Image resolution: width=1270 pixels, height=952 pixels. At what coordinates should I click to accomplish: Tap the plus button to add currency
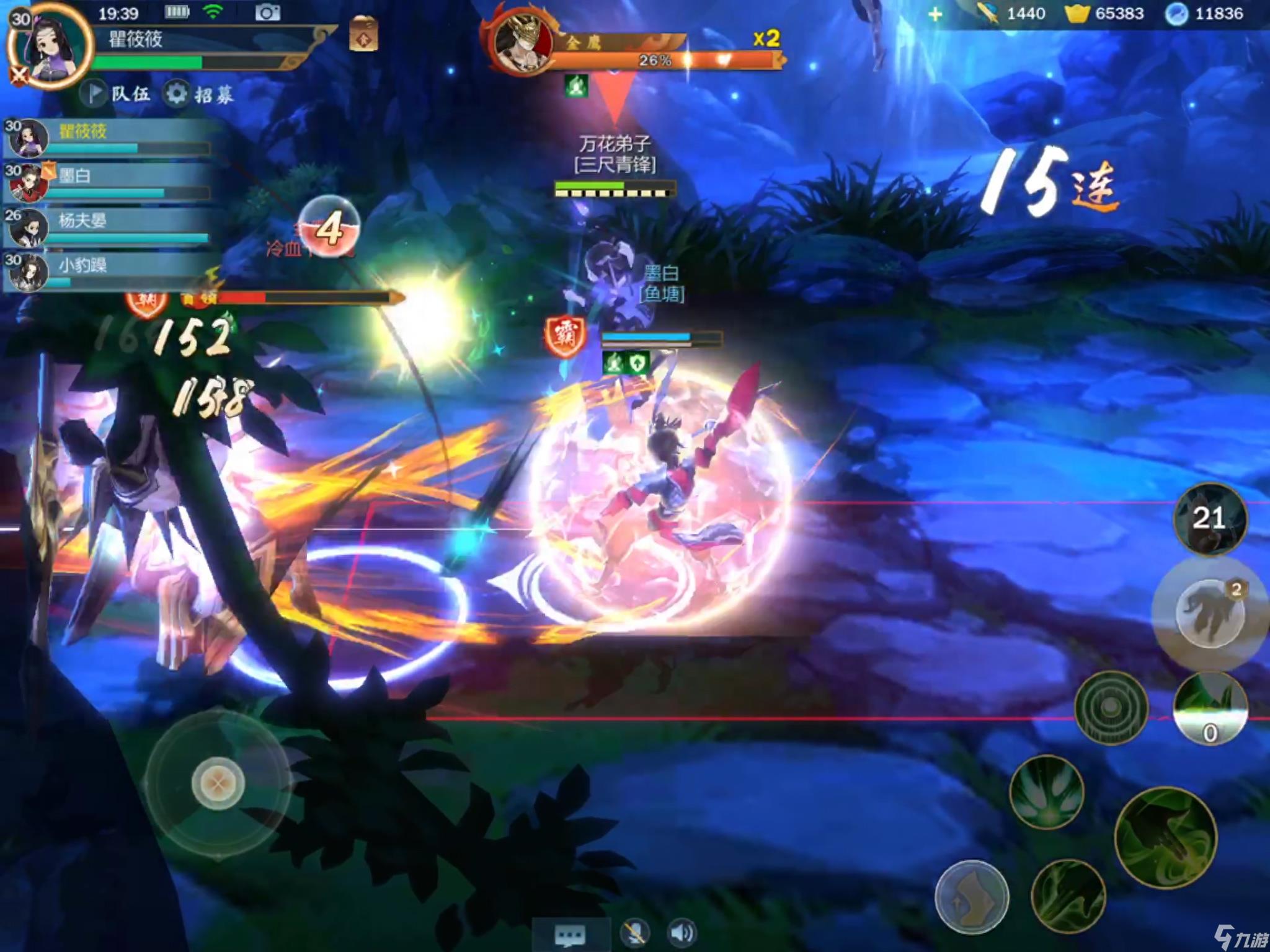click(935, 14)
